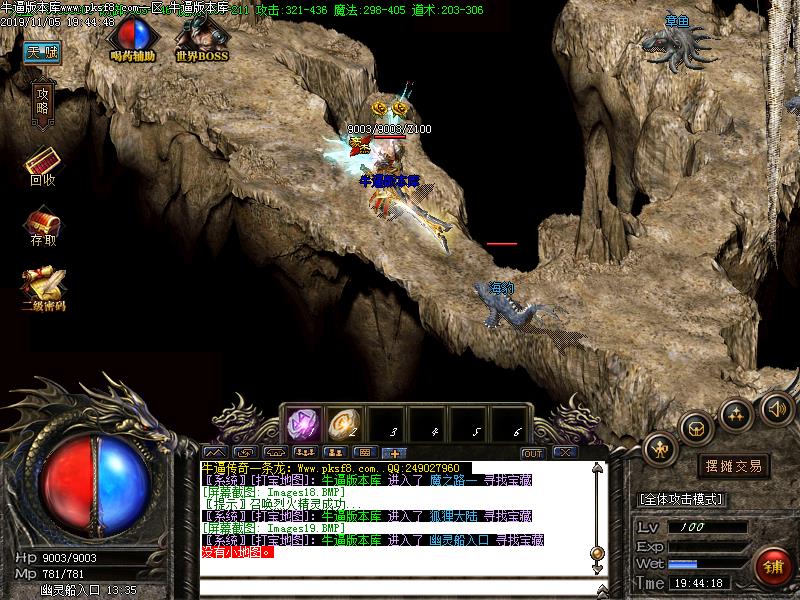The image size is (800, 600).
Task: Toggle the 全体攻击模式 attack mode label
Action: point(681,499)
